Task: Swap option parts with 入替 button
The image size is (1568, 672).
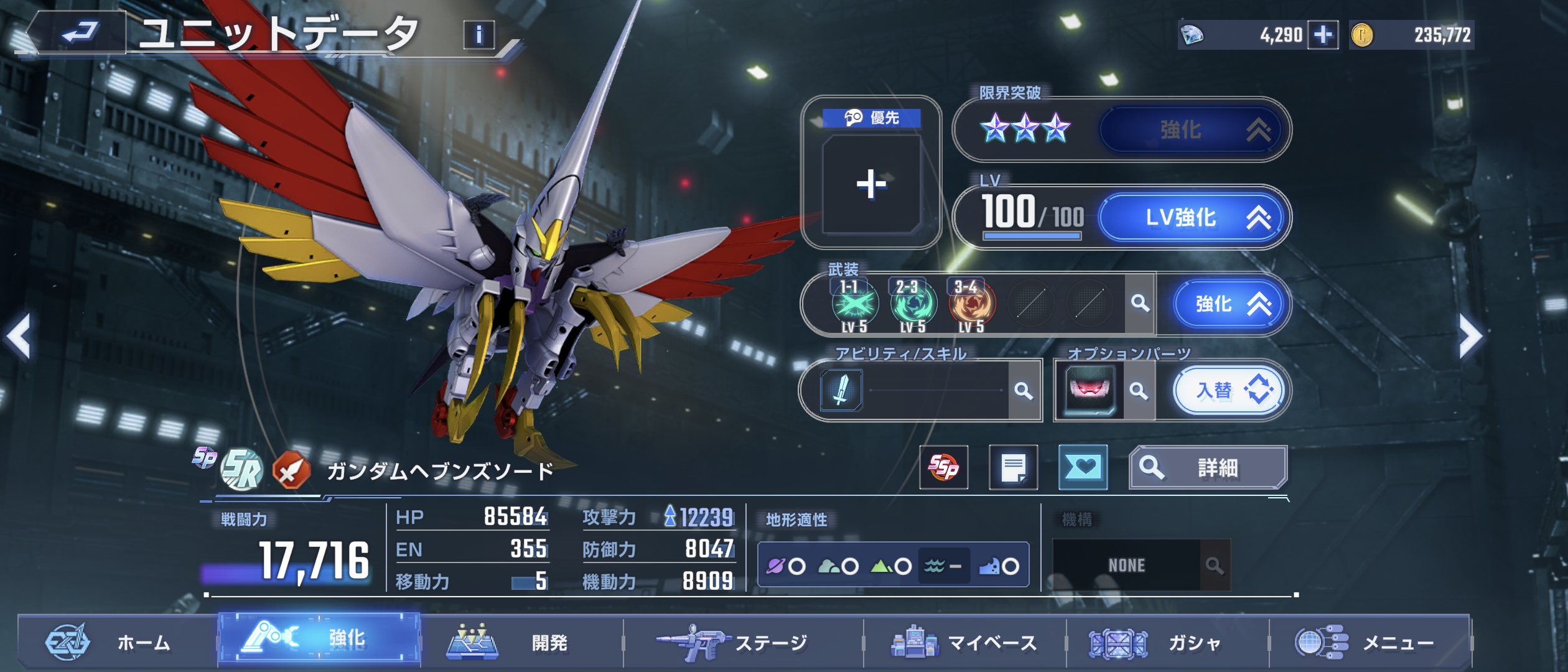Action: click(1230, 391)
